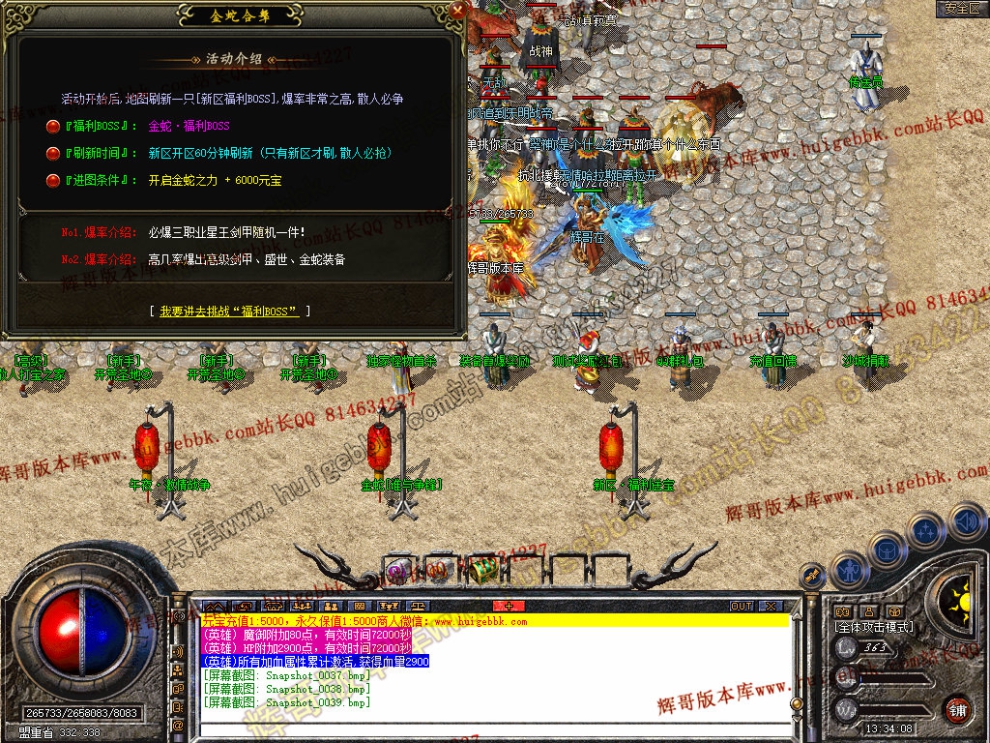The width and height of the screenshot is (990, 743).
Task: Select the purple orb belt slot
Action: tap(397, 572)
